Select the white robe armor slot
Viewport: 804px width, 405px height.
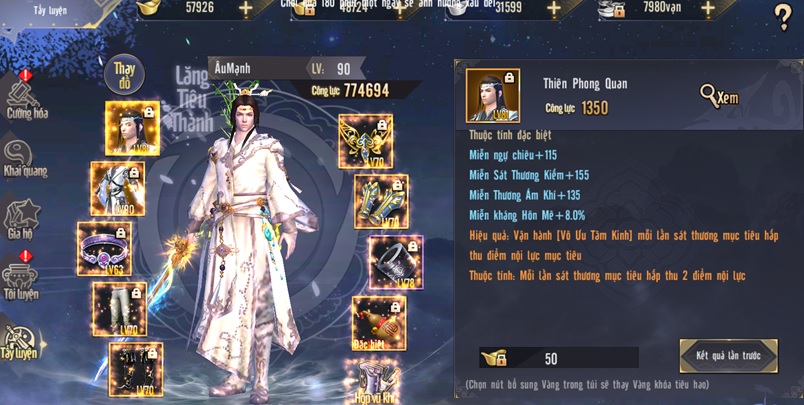pyautogui.click(x=118, y=188)
